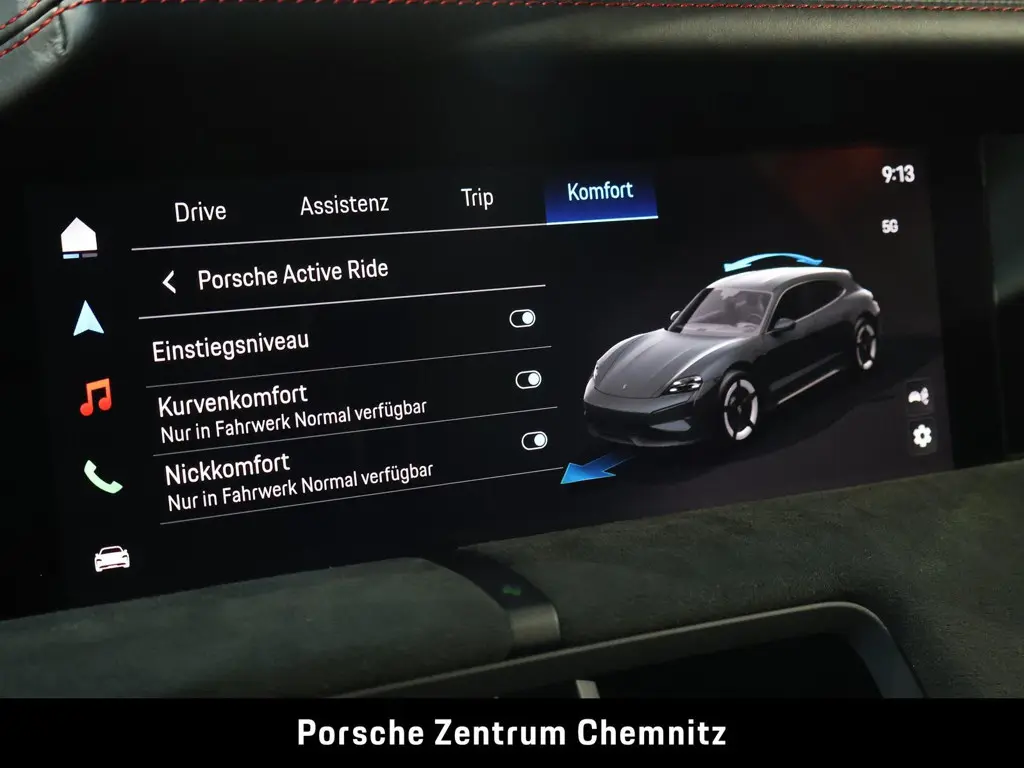This screenshot has height=768, width=1024.
Task: Open the music note media icon
Action: [96, 397]
